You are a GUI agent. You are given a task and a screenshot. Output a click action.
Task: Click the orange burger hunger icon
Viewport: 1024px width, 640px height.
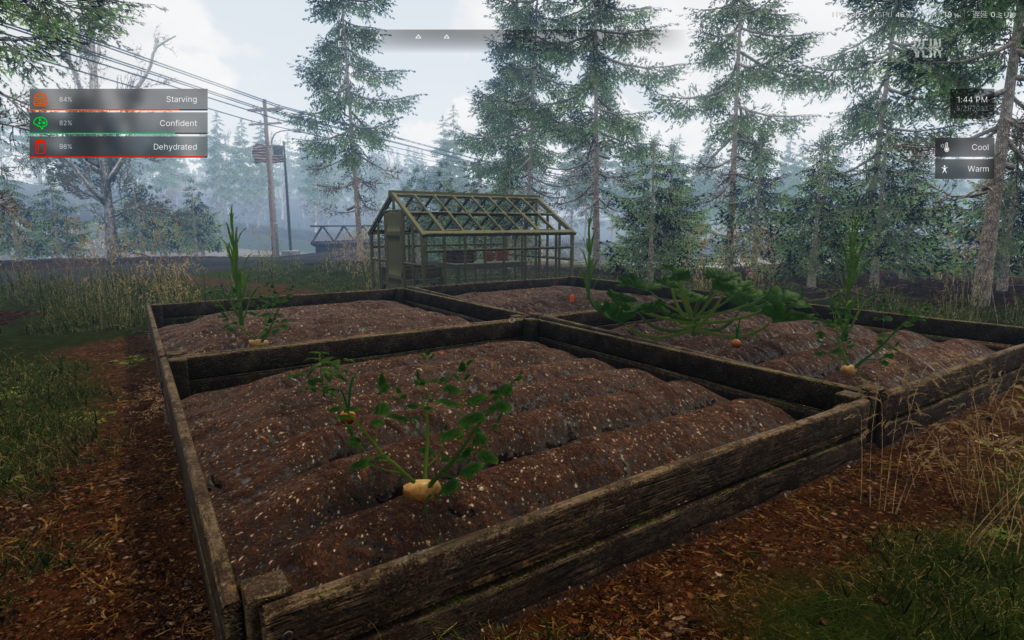tap(41, 100)
